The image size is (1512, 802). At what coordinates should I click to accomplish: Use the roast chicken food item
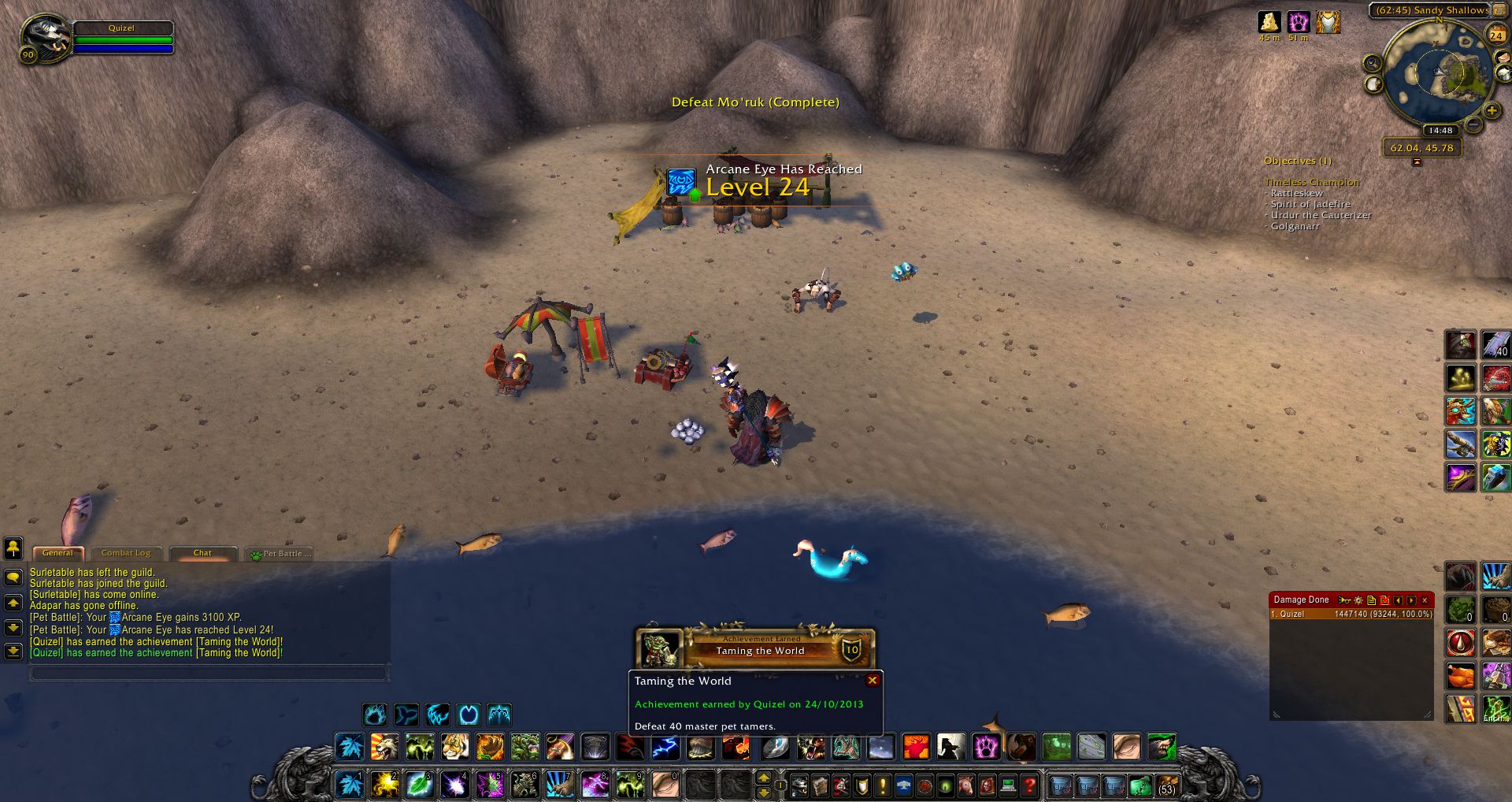[1460, 676]
